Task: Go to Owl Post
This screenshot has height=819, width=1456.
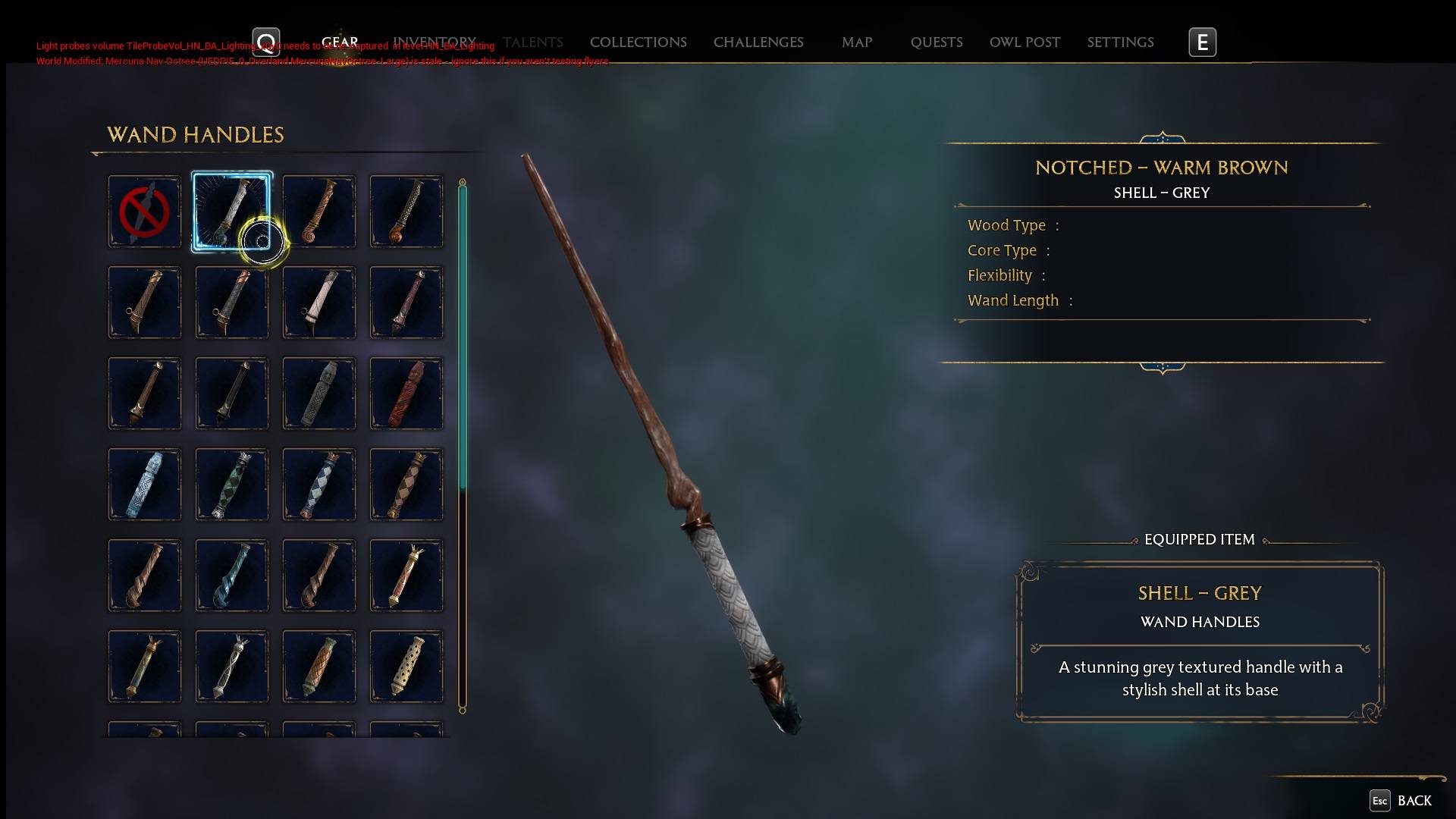Action: pos(1024,42)
